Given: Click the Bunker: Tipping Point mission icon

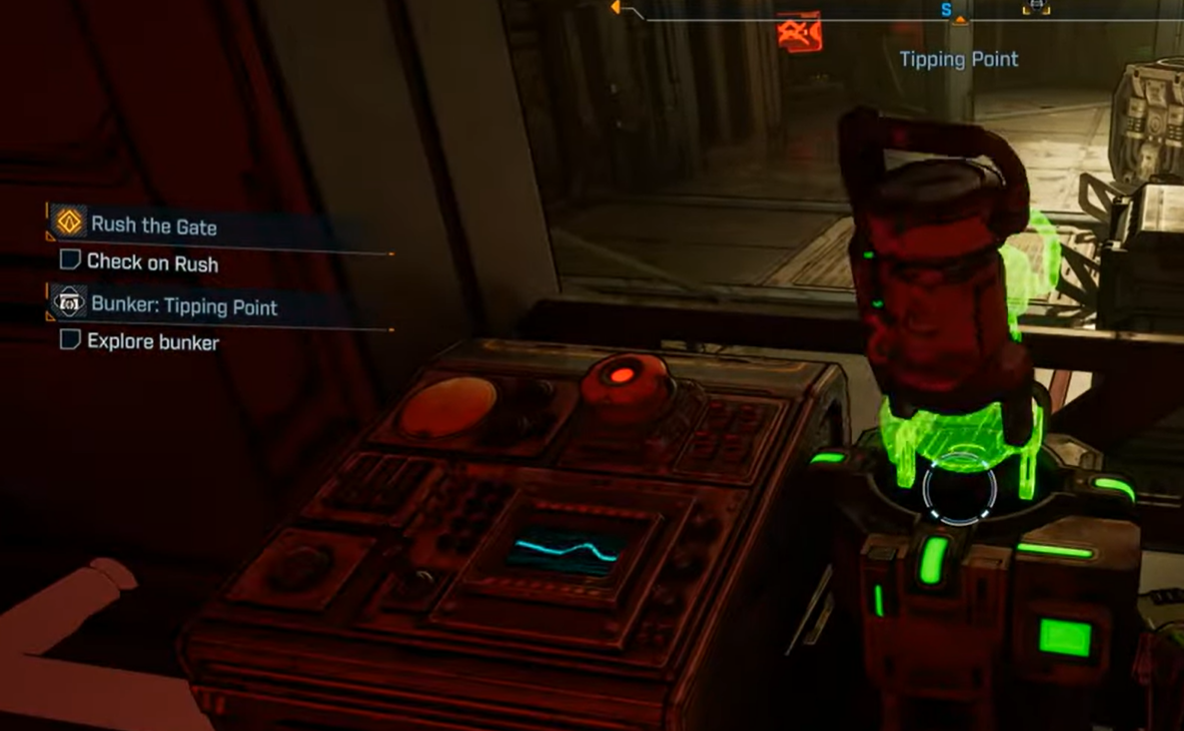Looking at the screenshot, I should pos(69,302).
